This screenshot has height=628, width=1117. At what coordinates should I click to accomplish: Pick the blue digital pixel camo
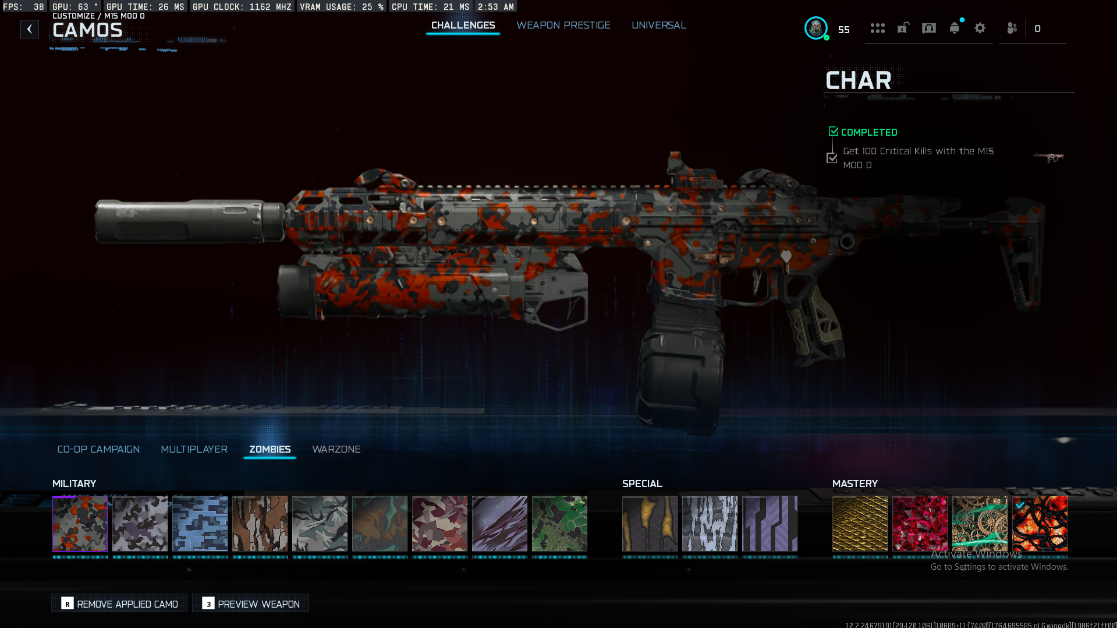[x=200, y=524]
